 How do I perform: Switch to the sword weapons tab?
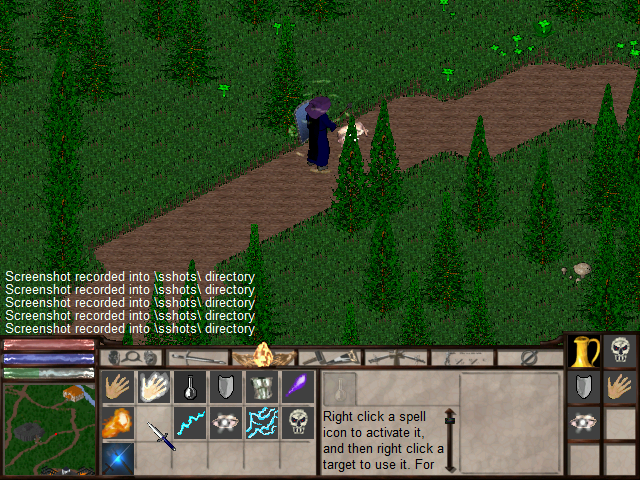click(x=331, y=357)
